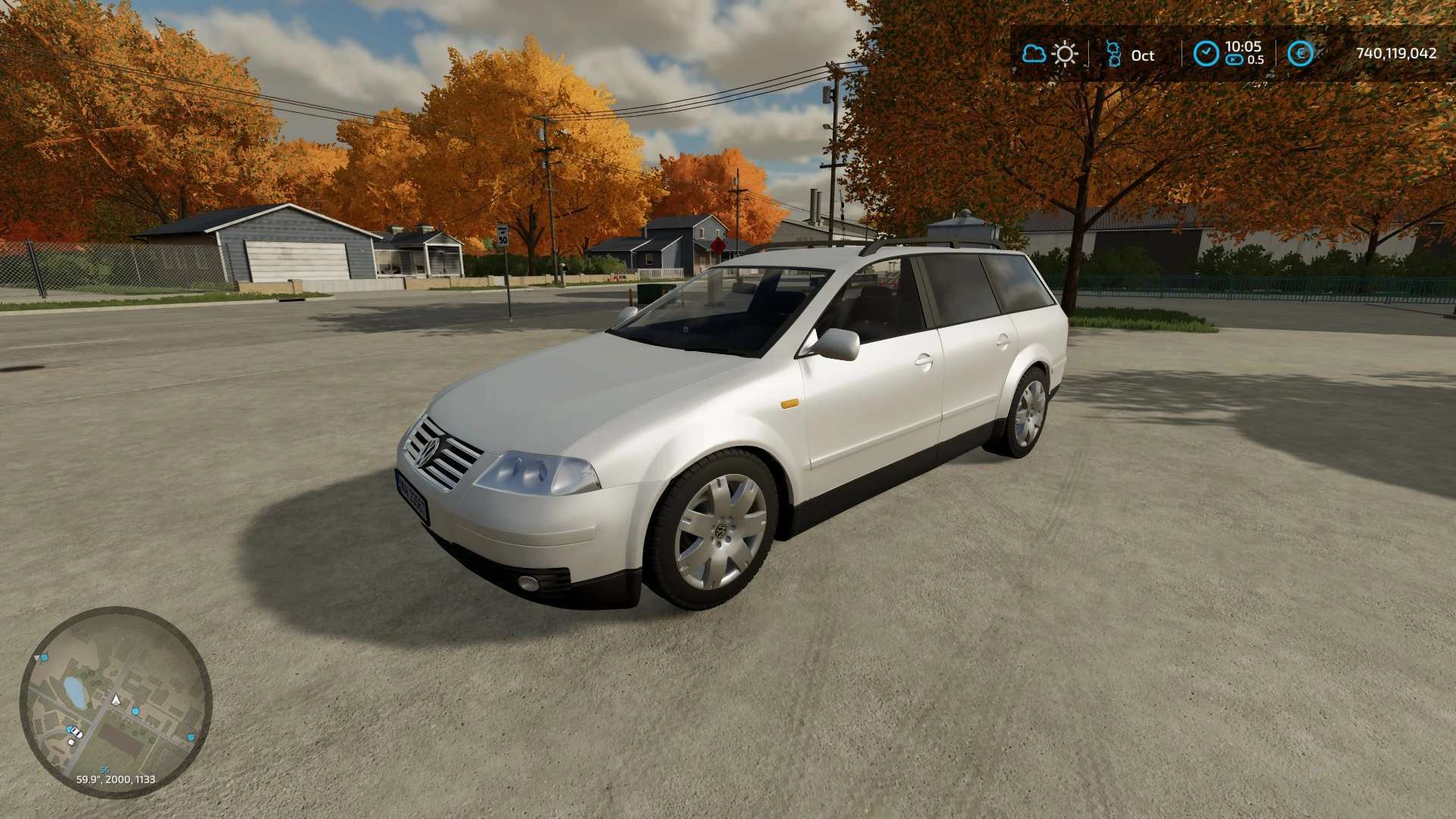Select the season calendar icon beside Oct

(x=1113, y=54)
